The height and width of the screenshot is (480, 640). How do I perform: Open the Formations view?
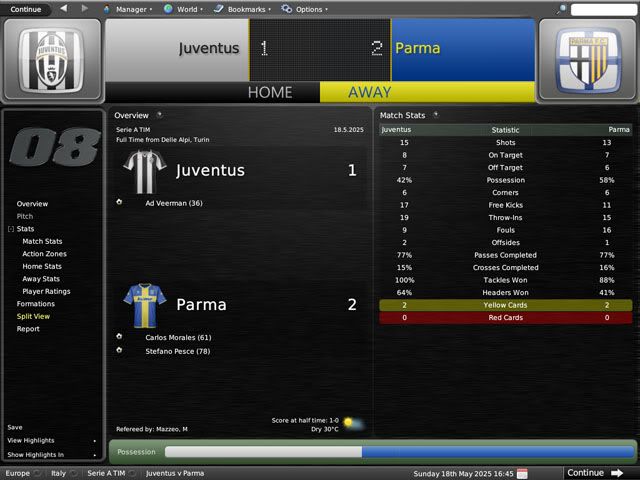tap(36, 304)
